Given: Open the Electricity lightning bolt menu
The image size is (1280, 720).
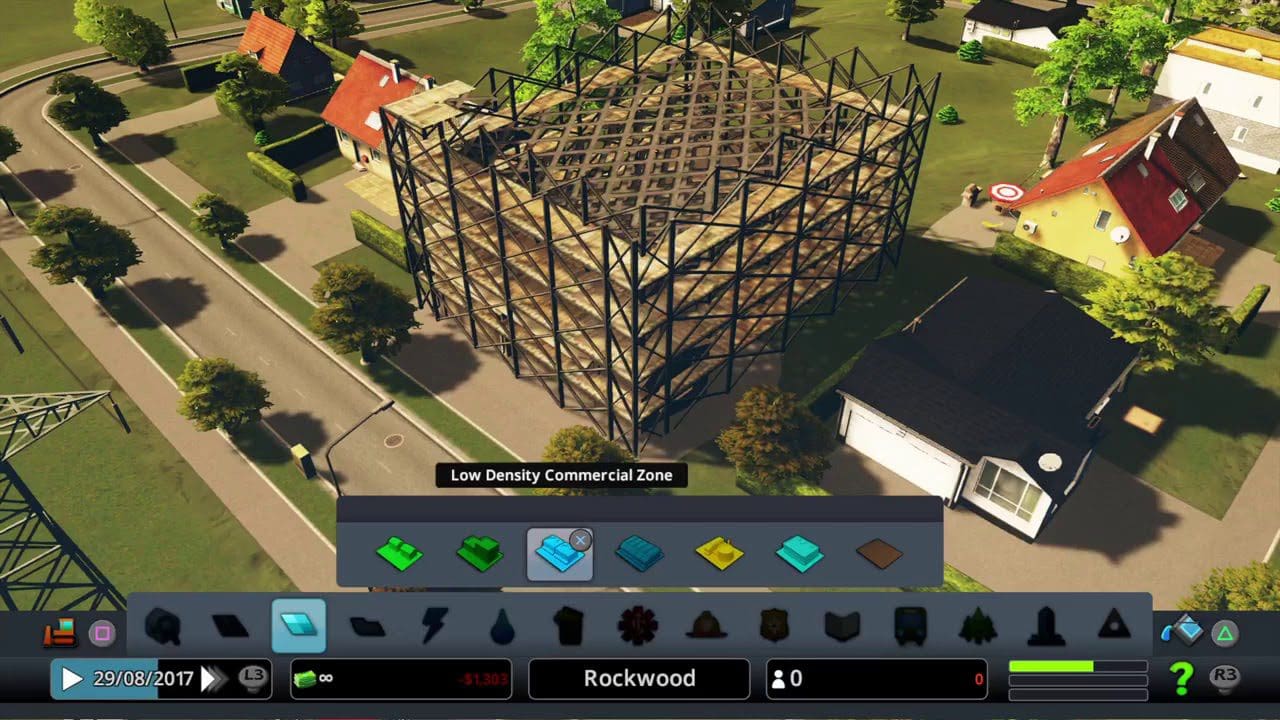Looking at the screenshot, I should point(435,626).
